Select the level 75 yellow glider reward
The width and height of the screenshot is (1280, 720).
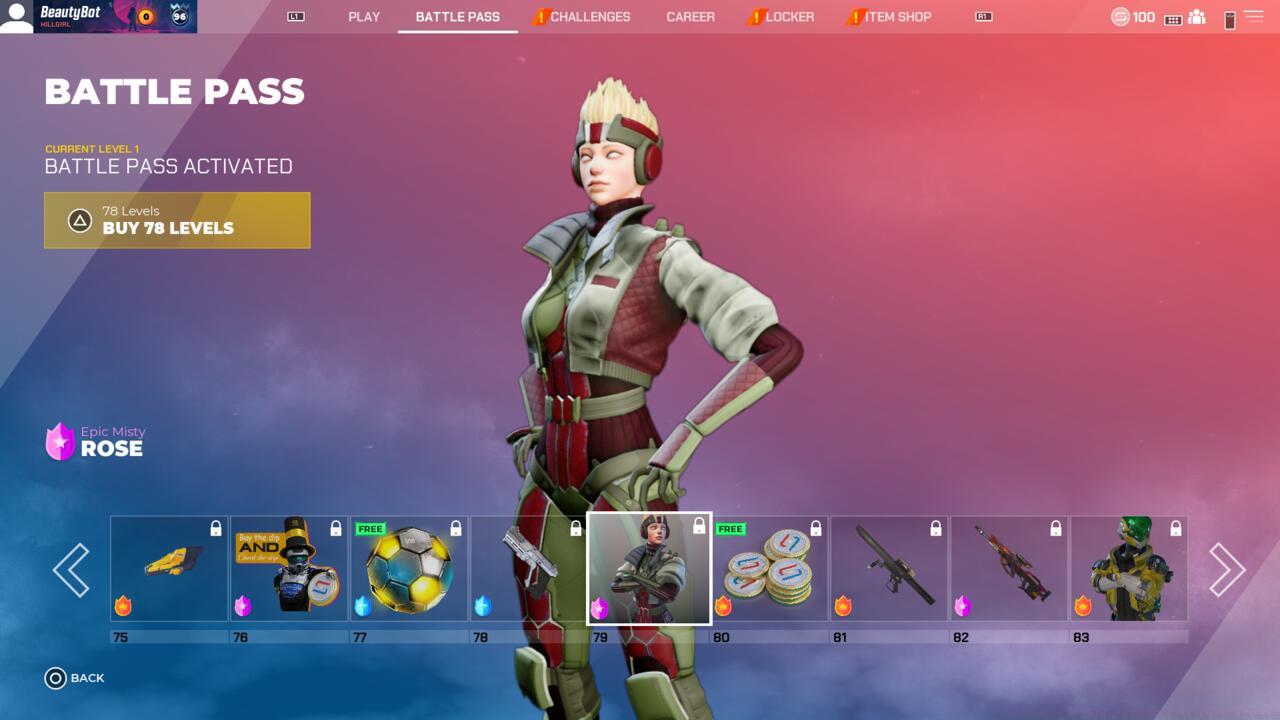pos(169,569)
